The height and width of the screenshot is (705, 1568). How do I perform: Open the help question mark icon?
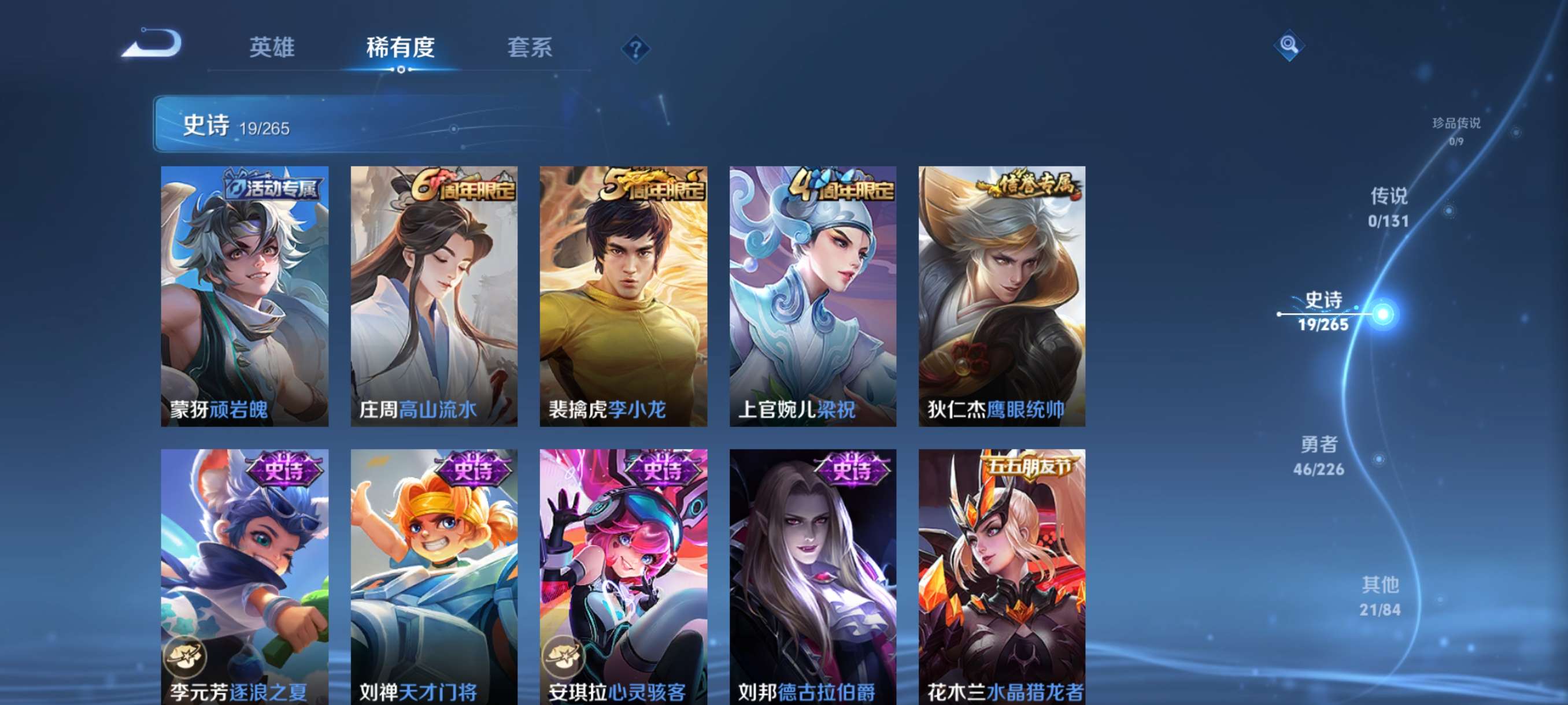(635, 49)
